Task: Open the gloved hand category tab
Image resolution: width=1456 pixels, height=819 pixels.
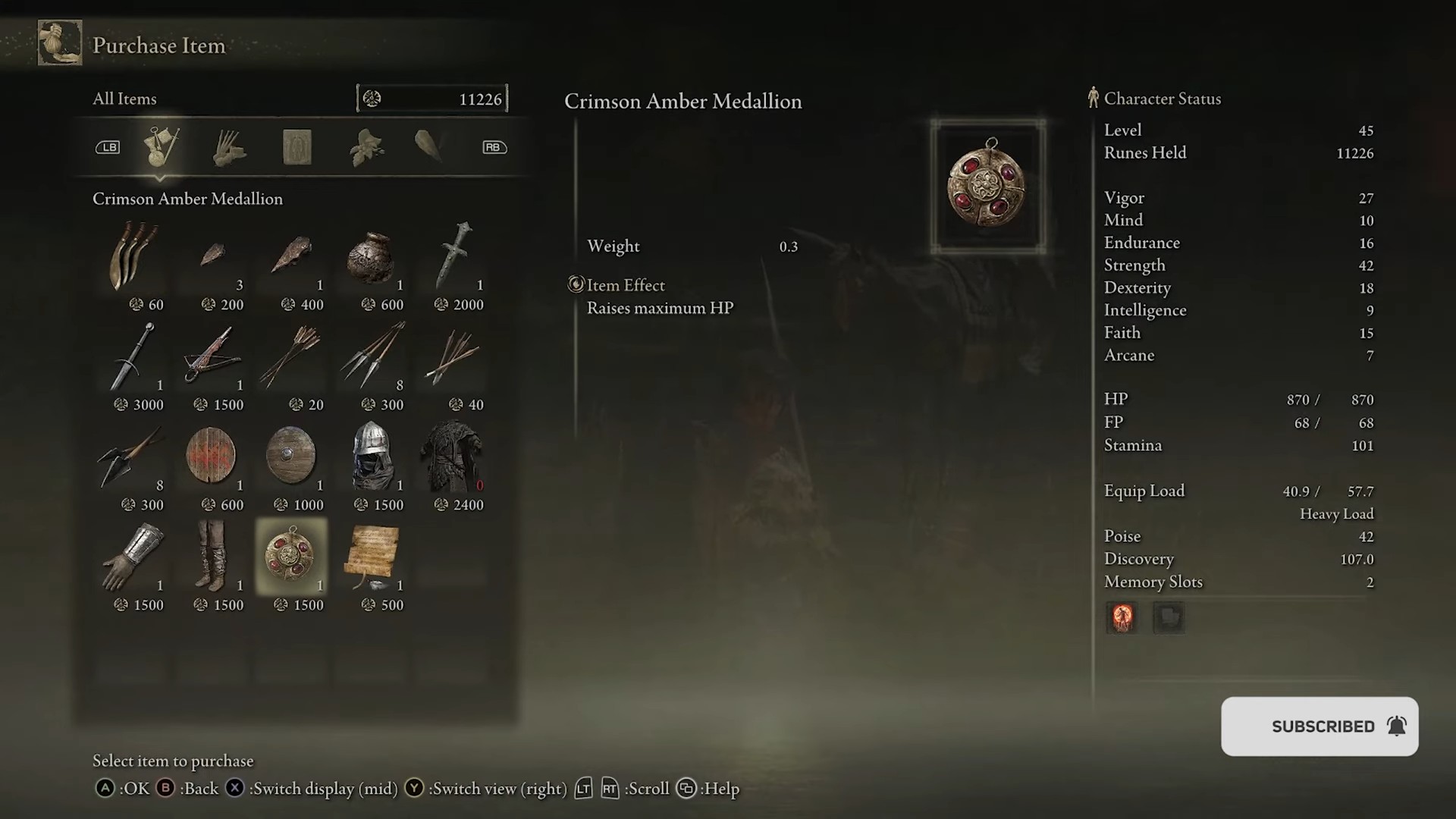Action: 228,146
